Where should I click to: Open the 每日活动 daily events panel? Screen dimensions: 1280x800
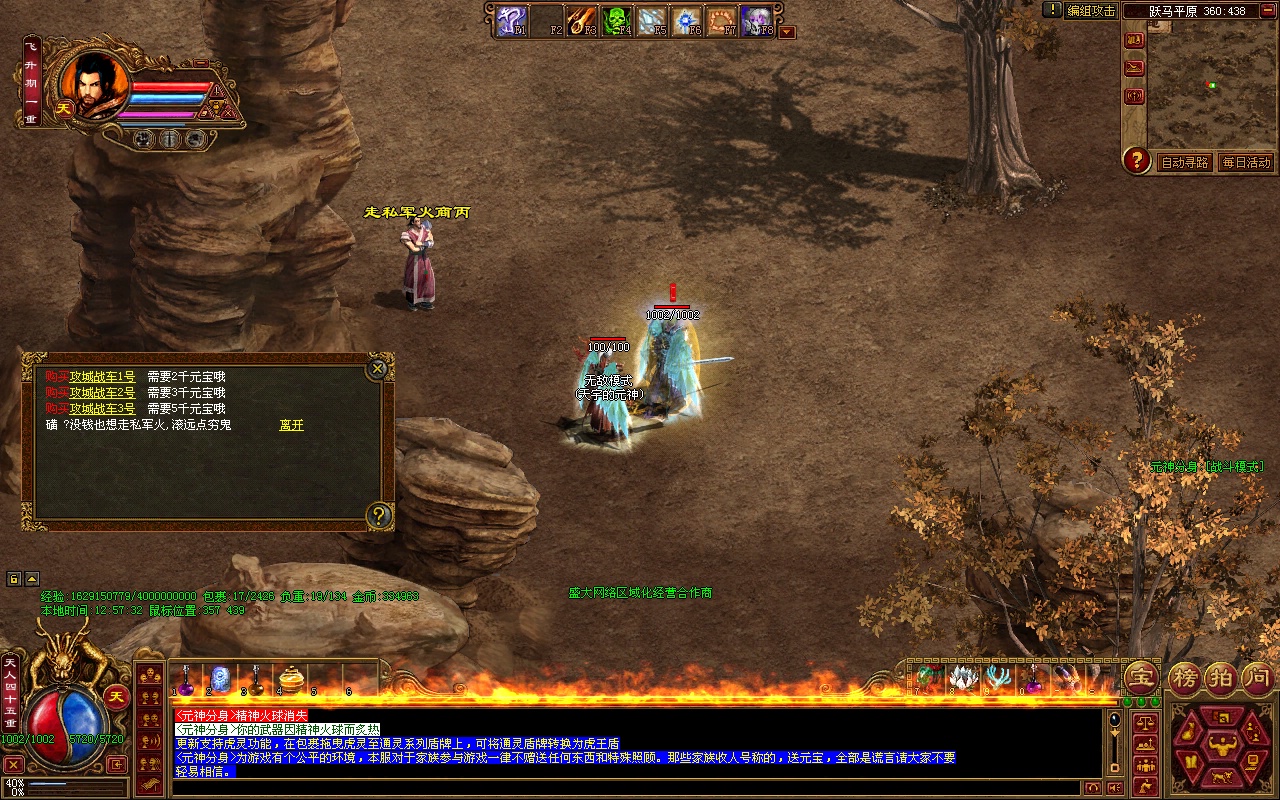1246,162
